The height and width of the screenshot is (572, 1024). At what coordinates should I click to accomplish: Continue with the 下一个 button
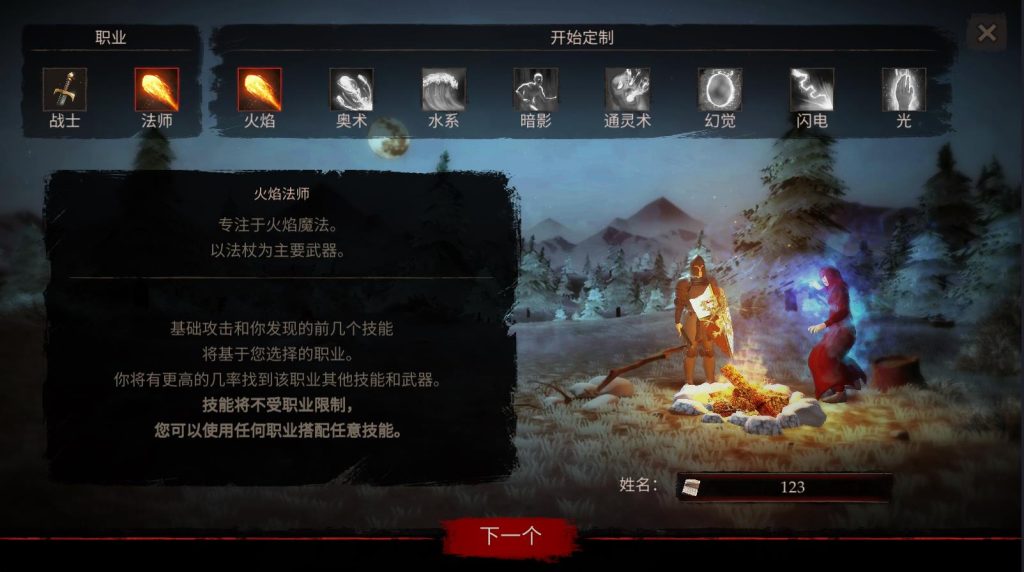pos(511,536)
